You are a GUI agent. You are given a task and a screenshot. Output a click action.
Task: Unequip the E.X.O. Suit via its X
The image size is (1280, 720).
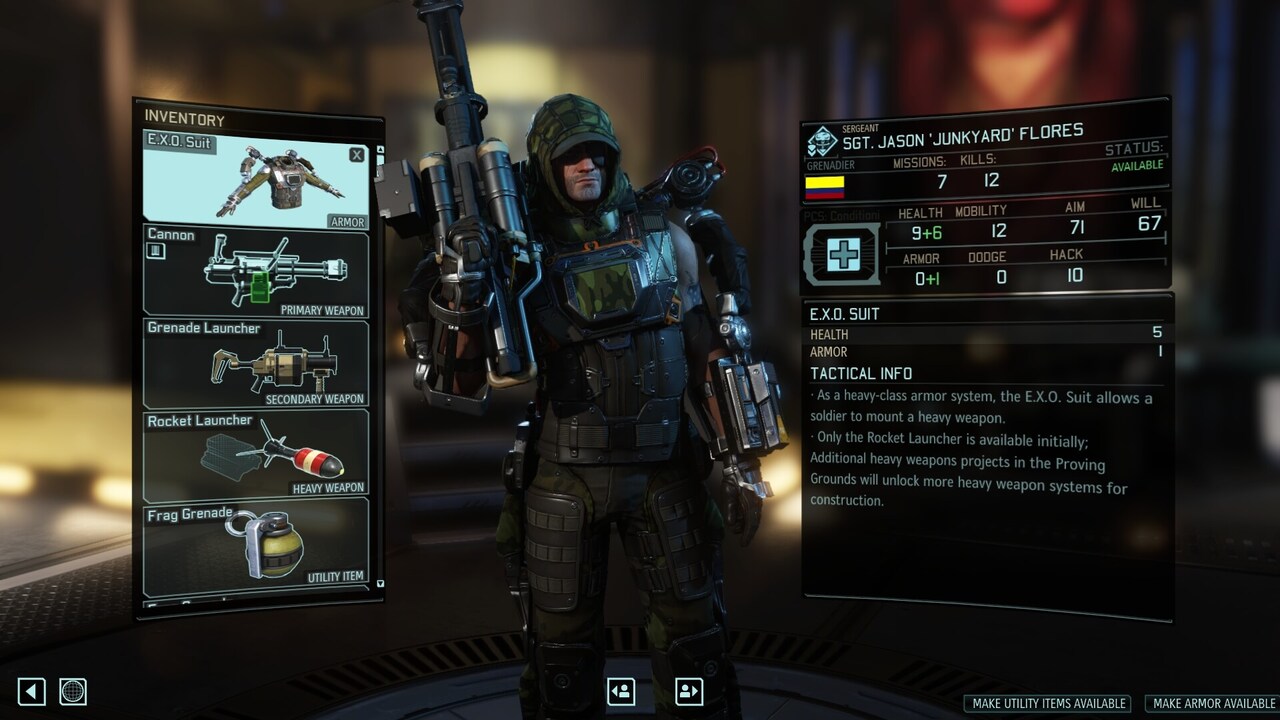point(356,154)
